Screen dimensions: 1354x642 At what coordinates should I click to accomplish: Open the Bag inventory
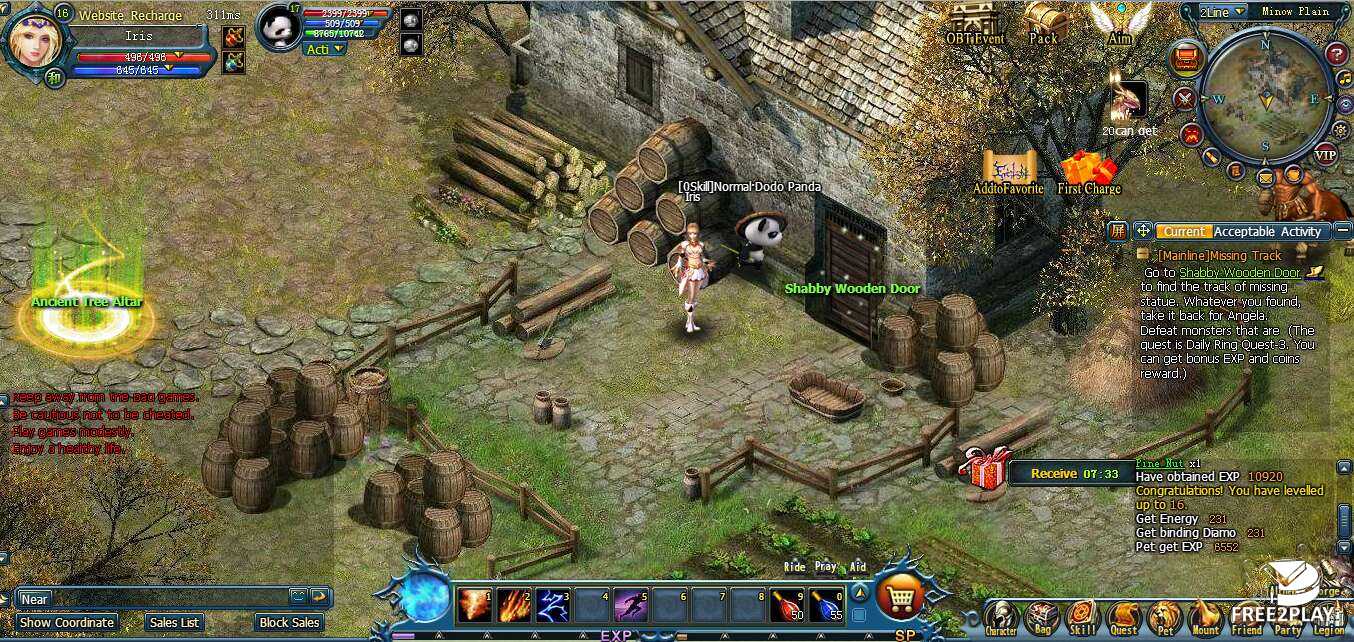[1043, 617]
